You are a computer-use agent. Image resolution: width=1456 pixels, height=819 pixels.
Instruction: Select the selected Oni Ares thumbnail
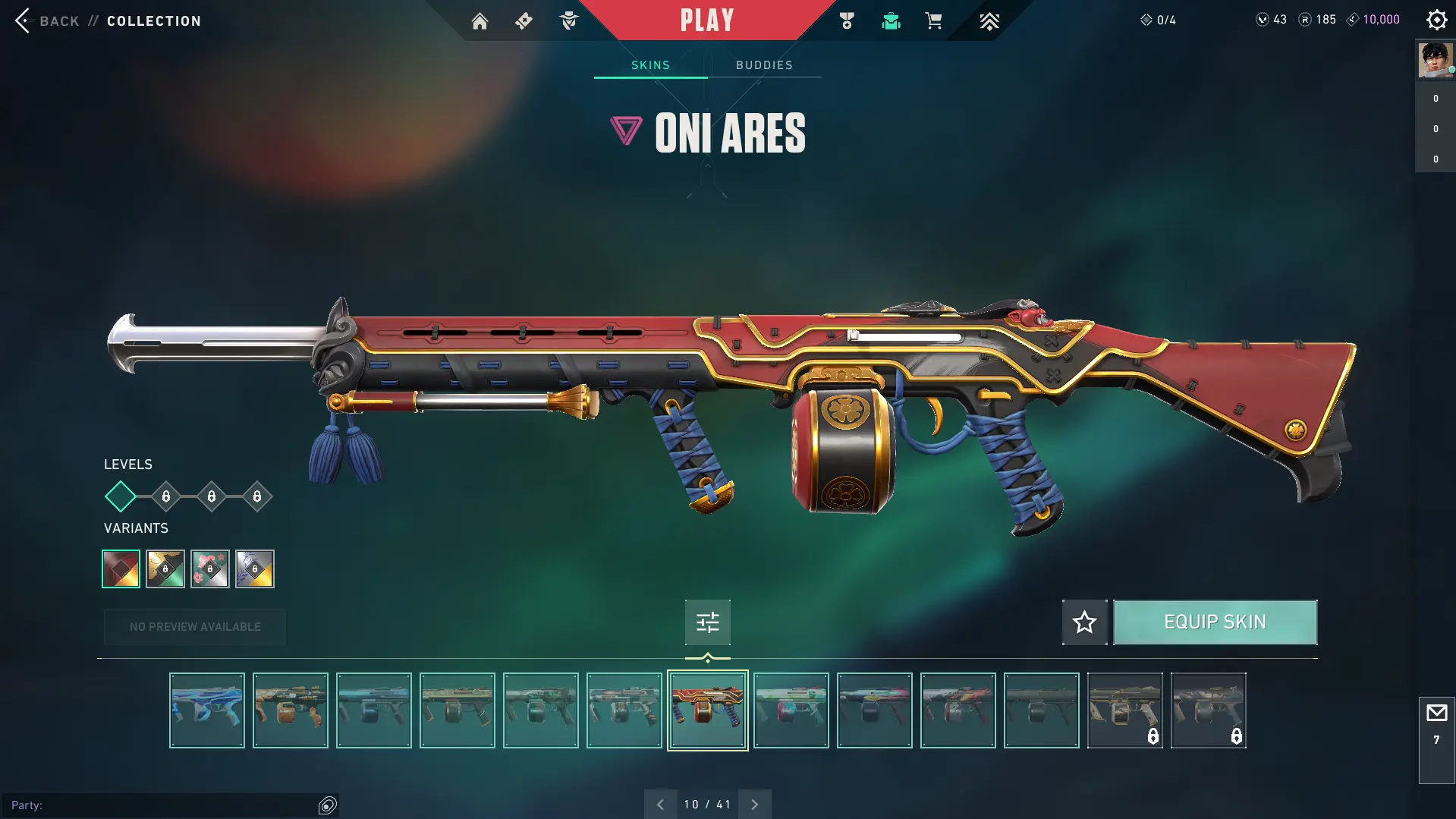click(707, 710)
